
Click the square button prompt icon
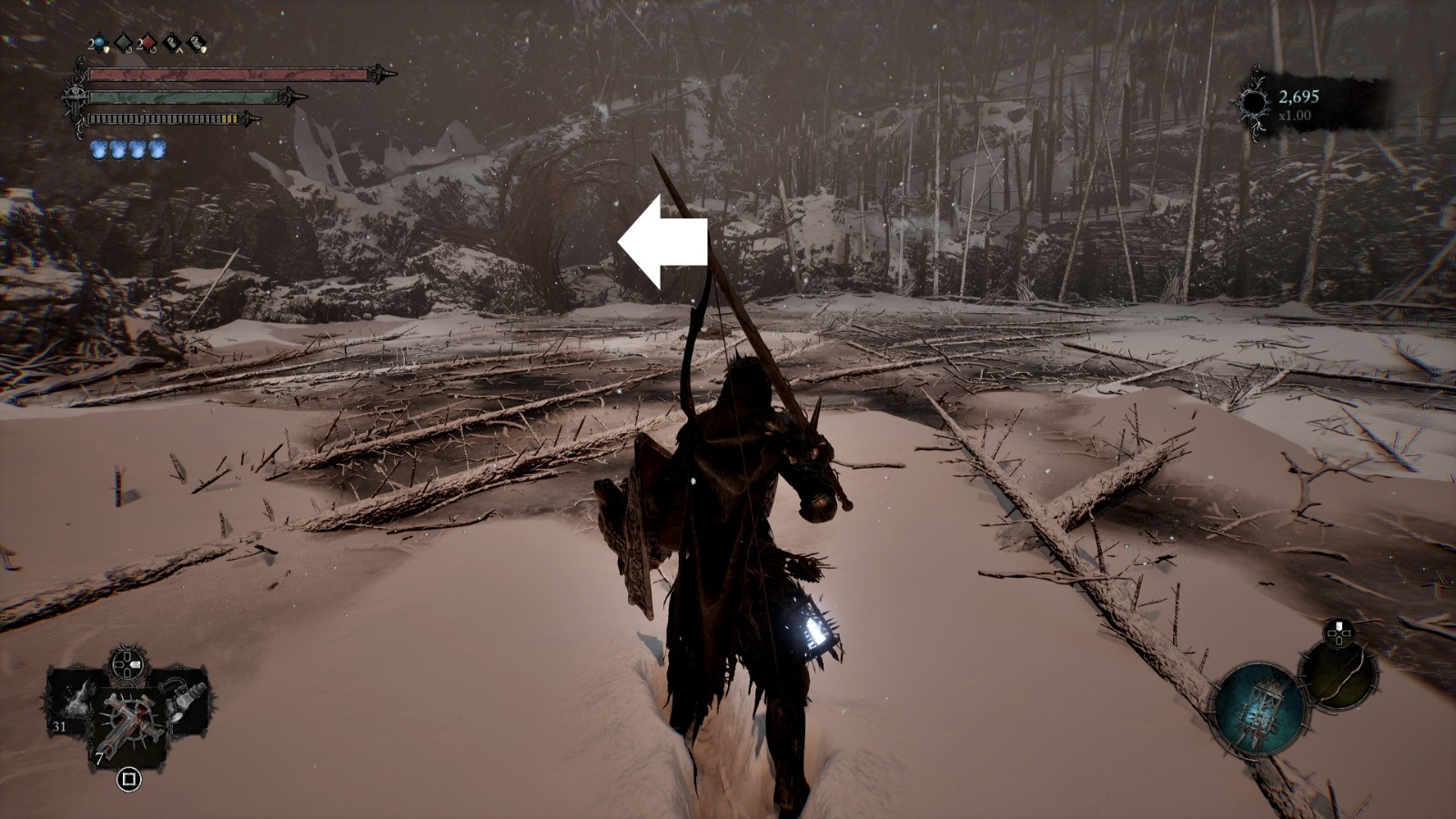(x=129, y=780)
